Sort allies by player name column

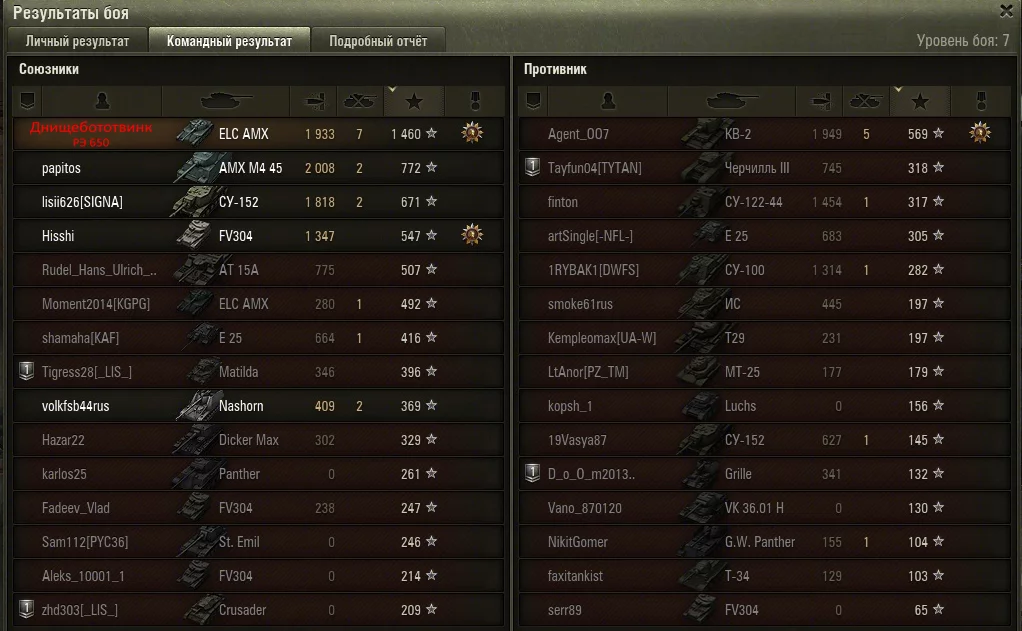[102, 101]
